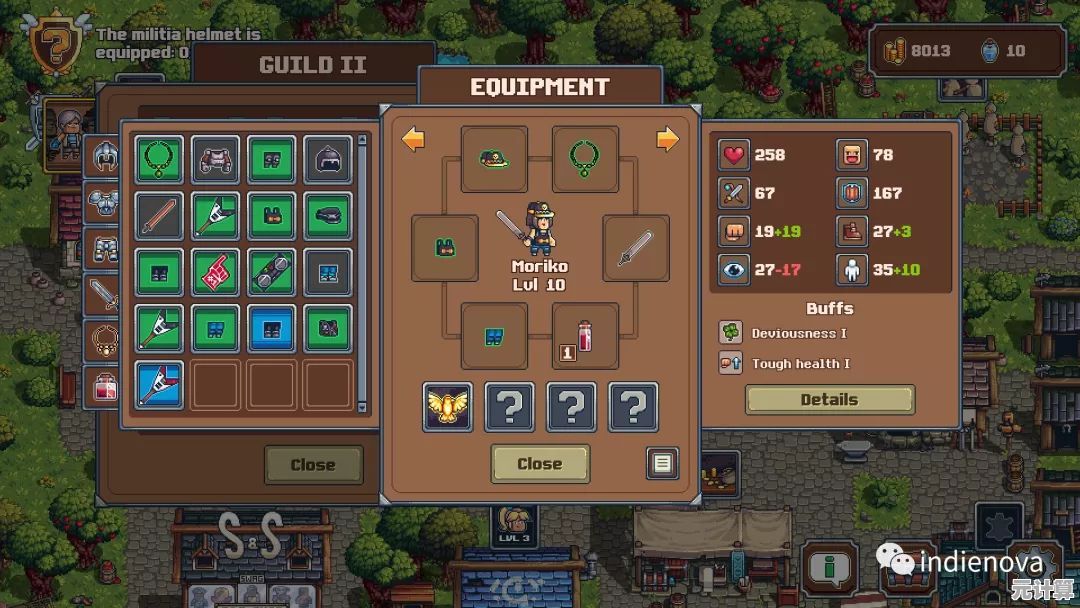Select the equipped red potion slot
Image resolution: width=1080 pixels, height=608 pixels.
coord(585,336)
